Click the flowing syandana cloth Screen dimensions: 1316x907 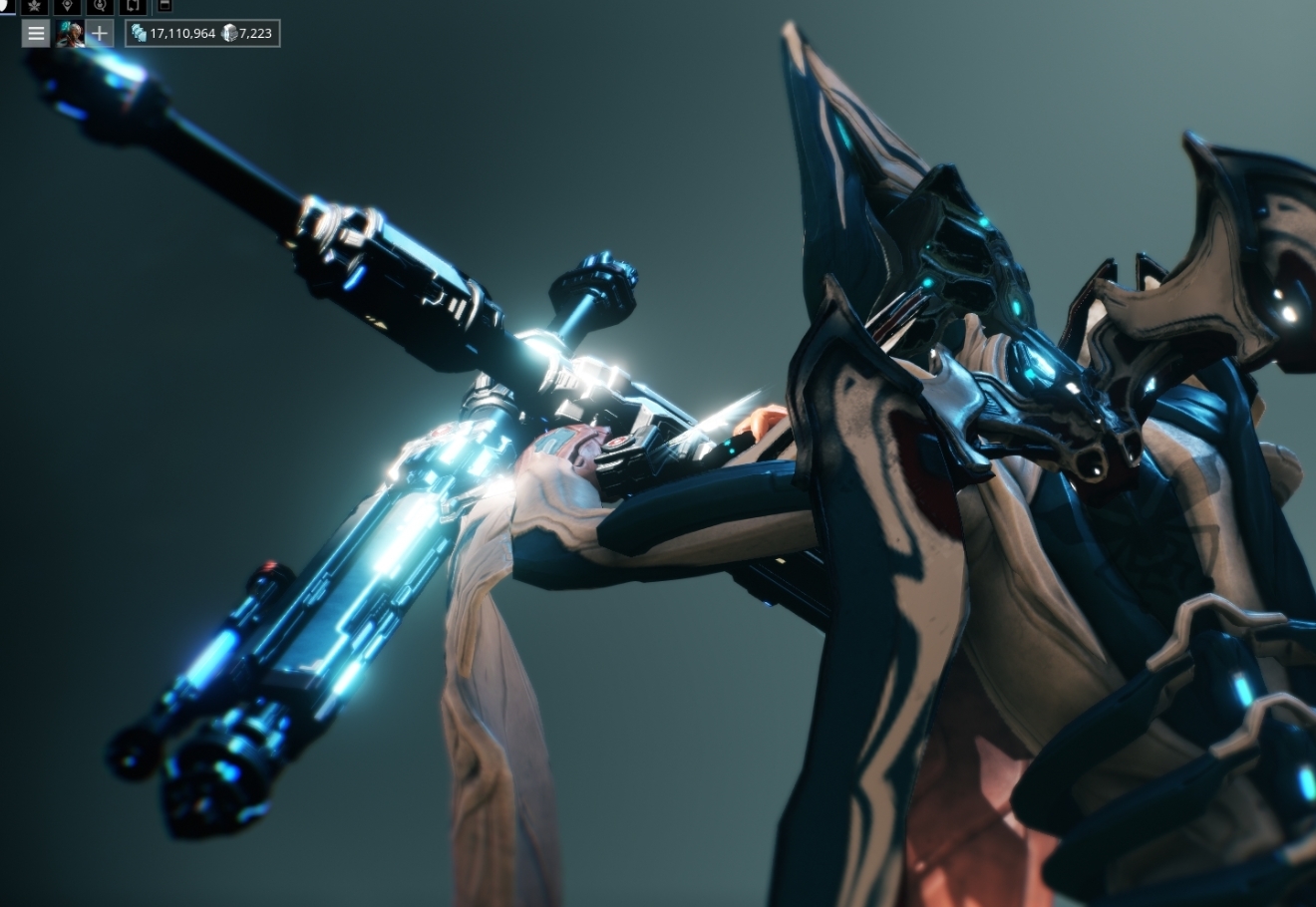(489, 718)
